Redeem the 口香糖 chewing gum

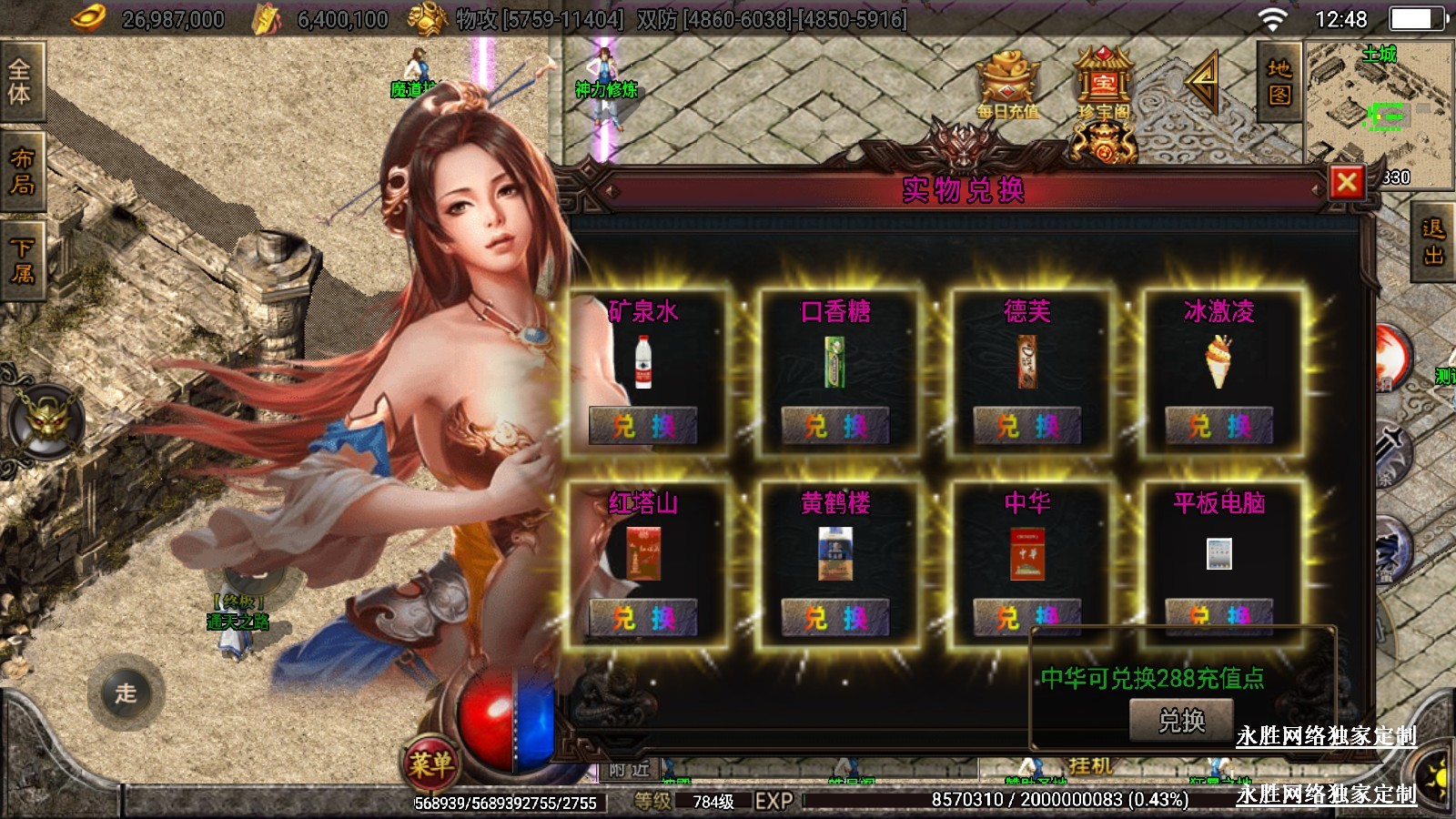point(834,426)
